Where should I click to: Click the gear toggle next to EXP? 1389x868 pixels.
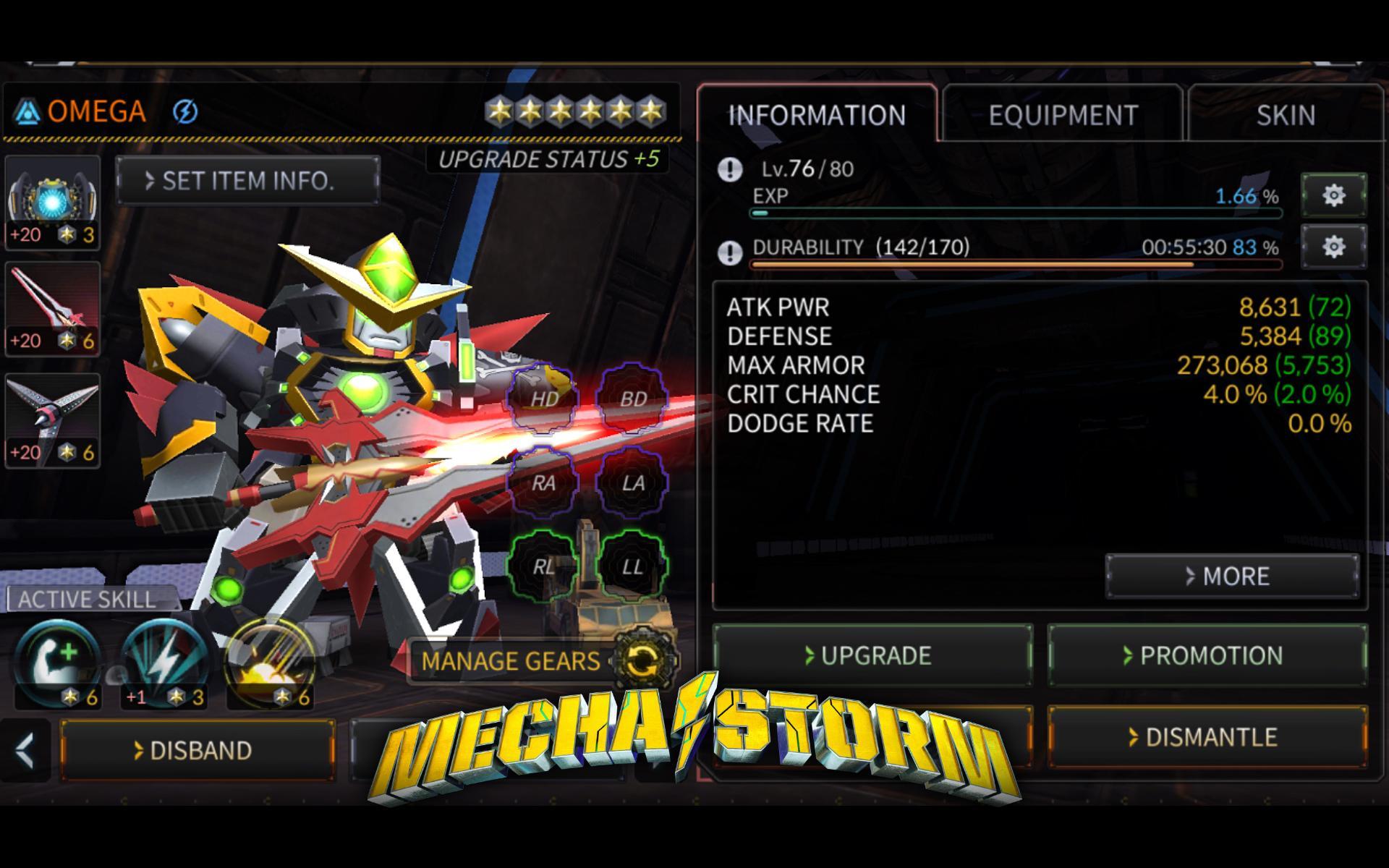pyautogui.click(x=1333, y=196)
